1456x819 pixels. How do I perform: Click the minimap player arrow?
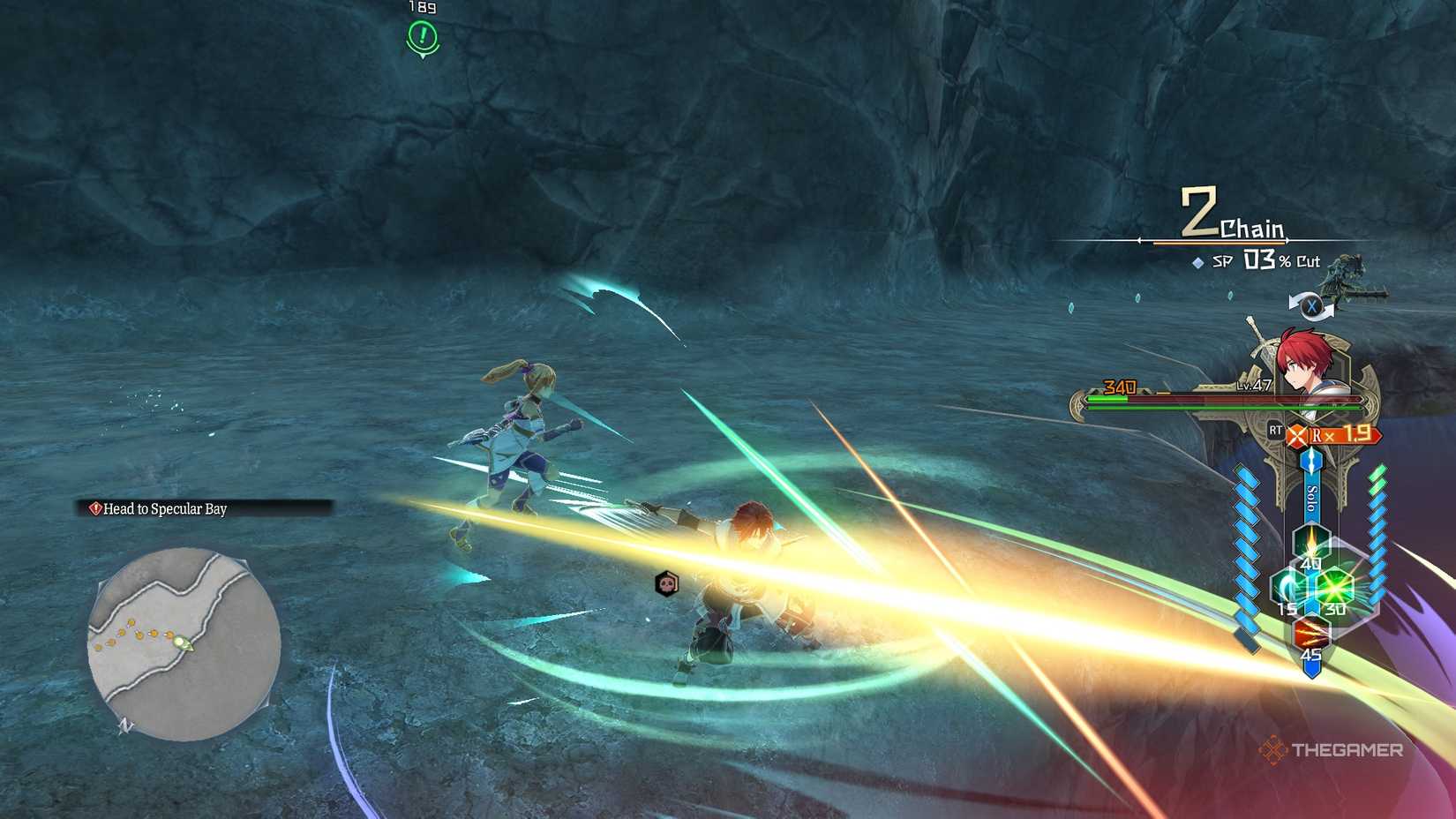click(x=182, y=643)
